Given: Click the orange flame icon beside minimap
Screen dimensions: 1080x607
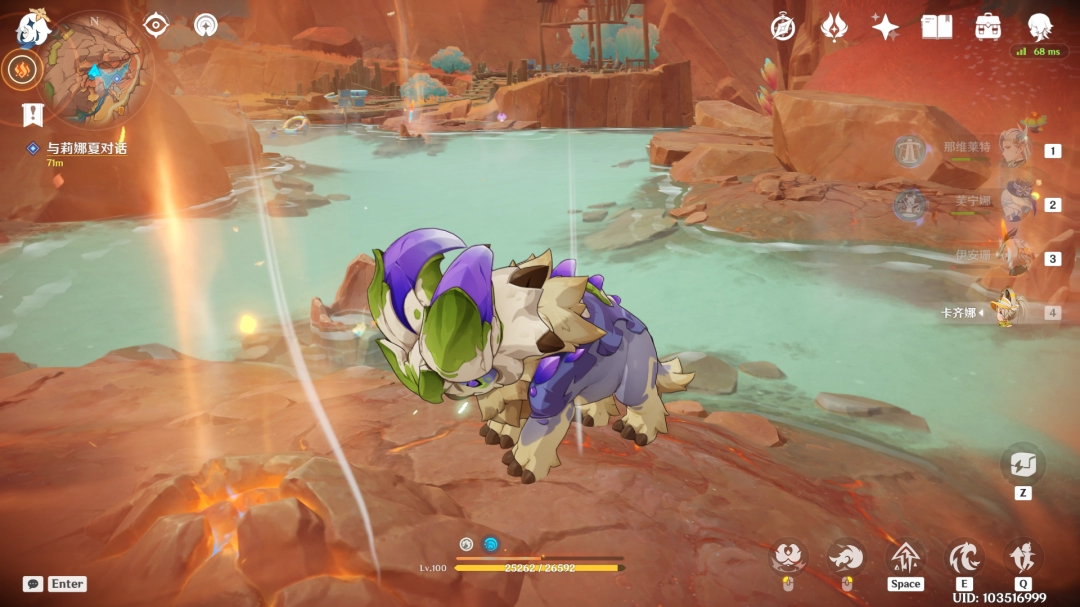Looking at the screenshot, I should pos(22,69).
